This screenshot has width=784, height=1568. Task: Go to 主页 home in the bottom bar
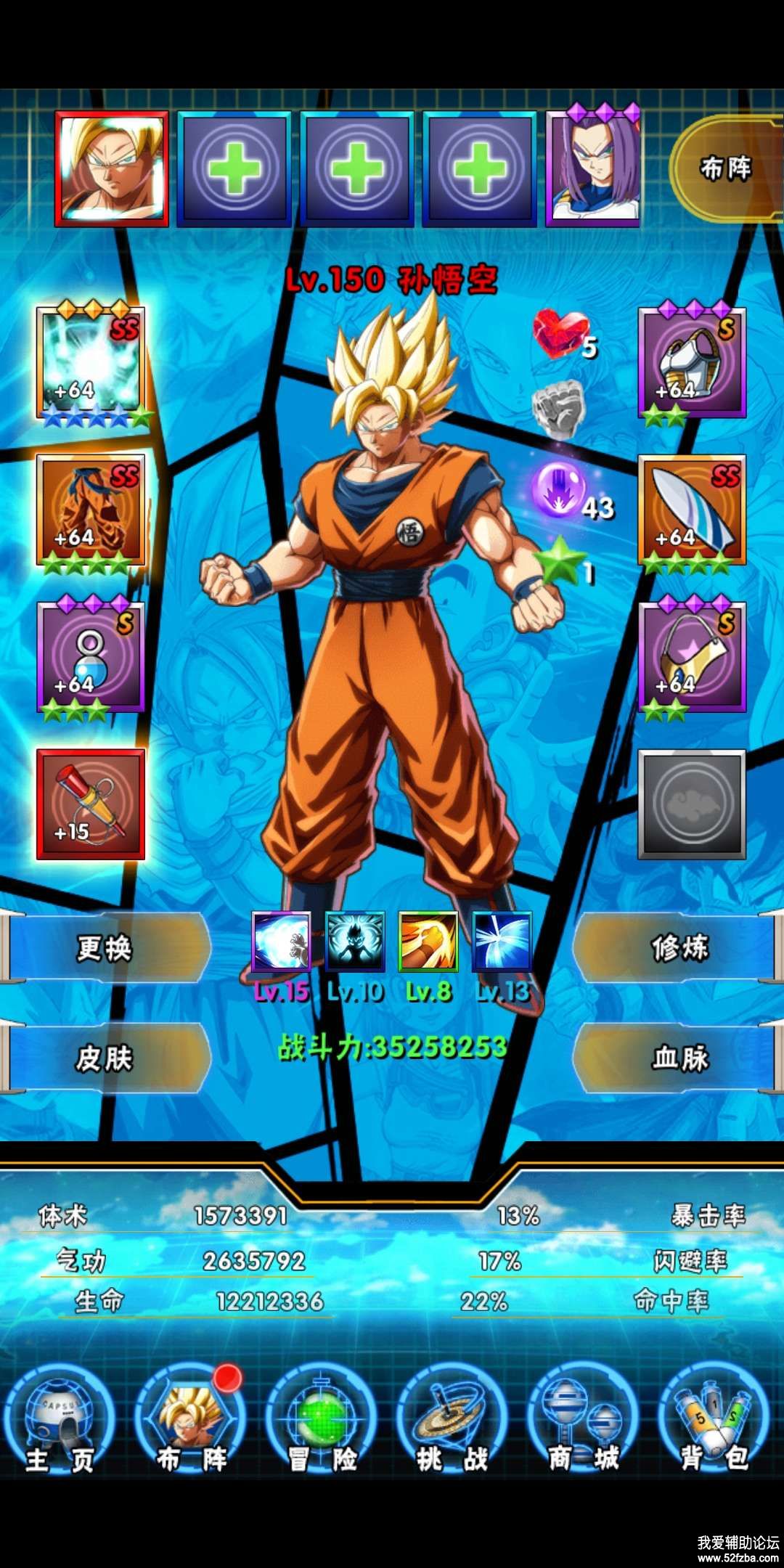(60, 1424)
